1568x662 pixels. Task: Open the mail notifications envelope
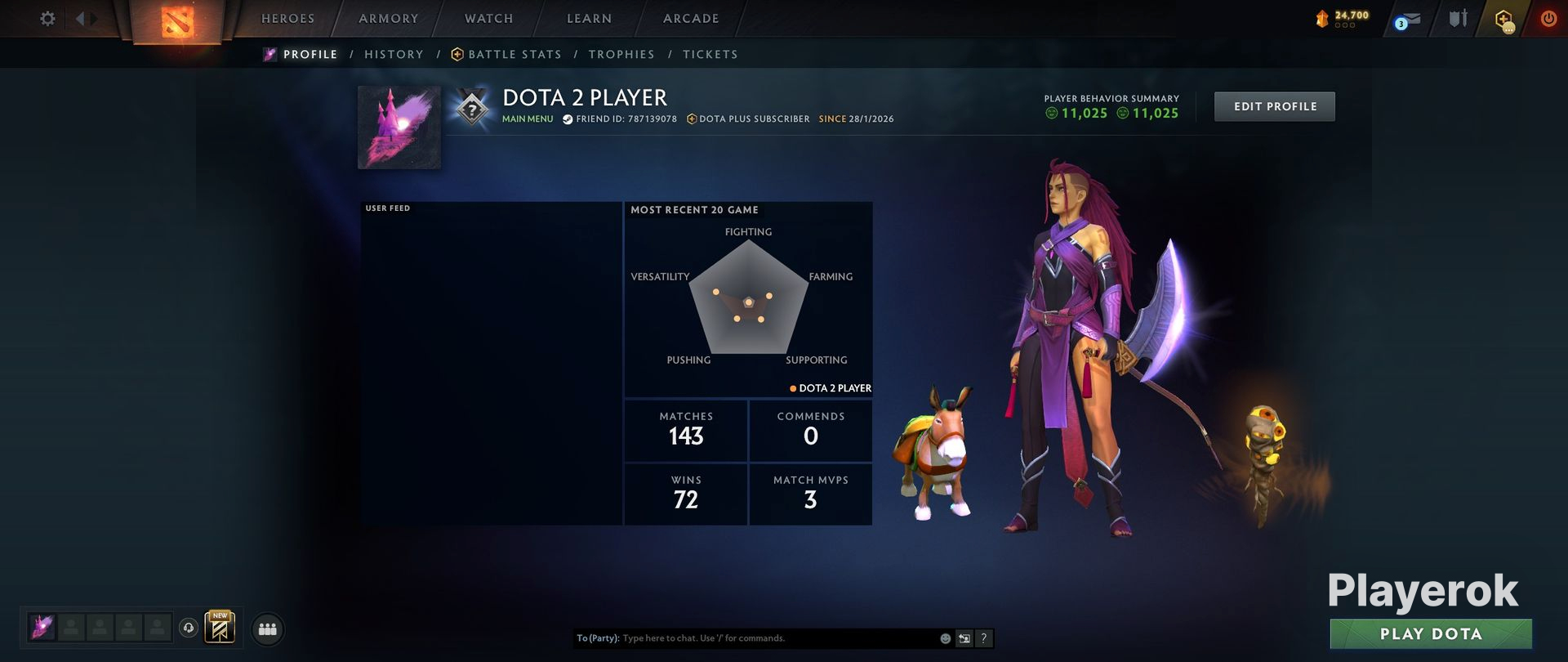[x=1408, y=20]
